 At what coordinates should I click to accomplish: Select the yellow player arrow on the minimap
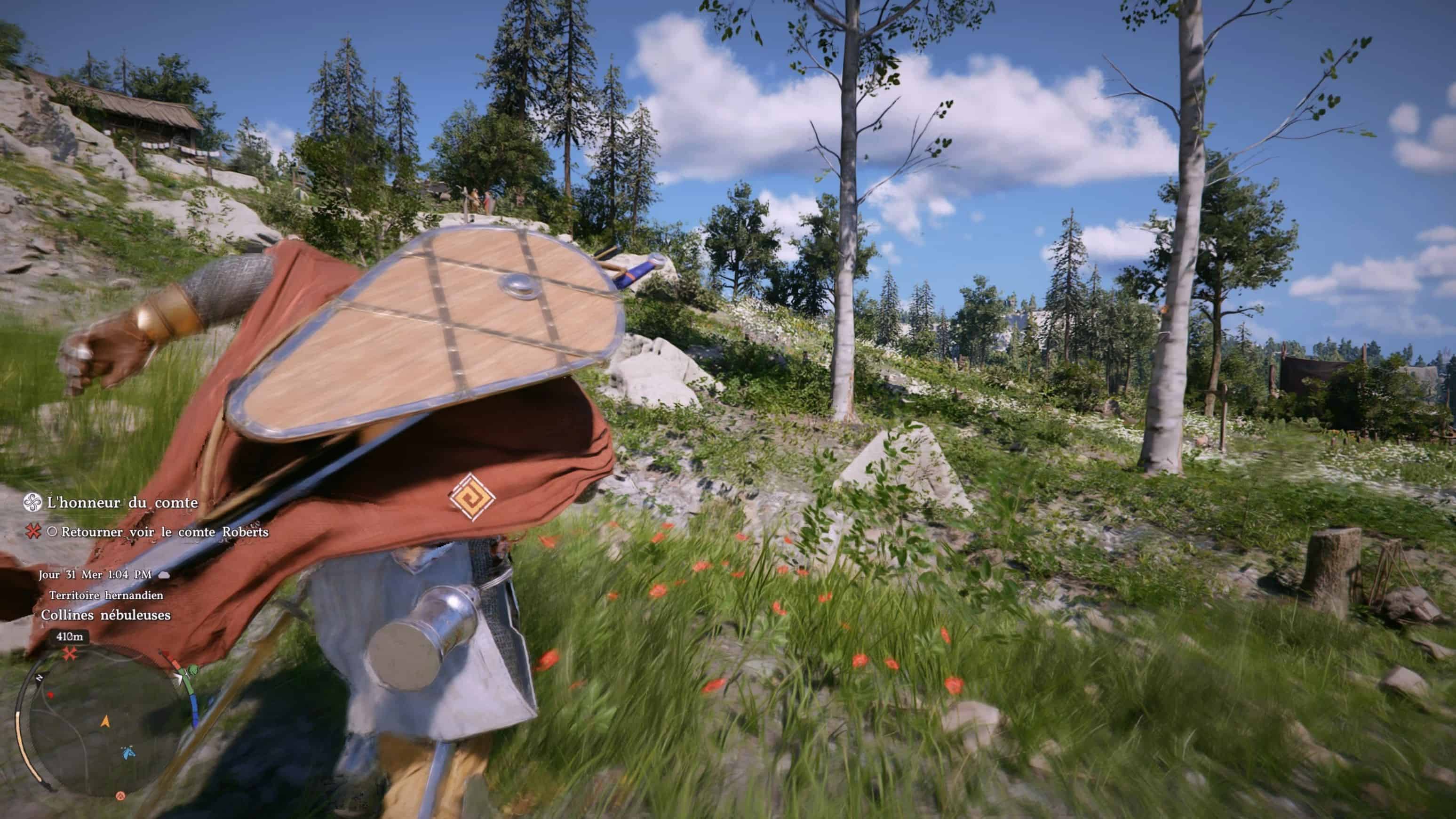click(x=106, y=723)
